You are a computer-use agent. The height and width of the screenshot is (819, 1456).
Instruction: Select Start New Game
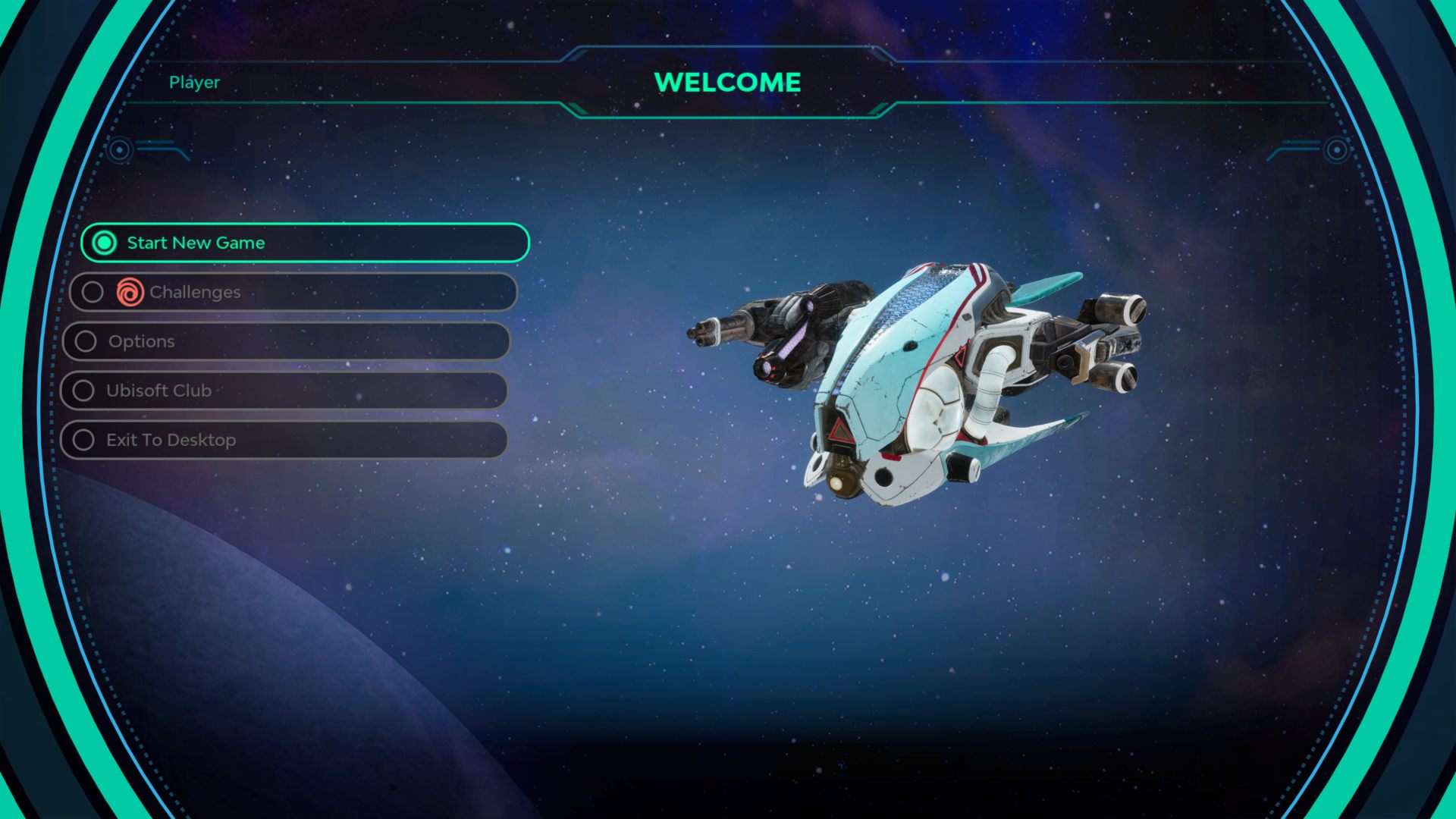pyautogui.click(x=304, y=243)
